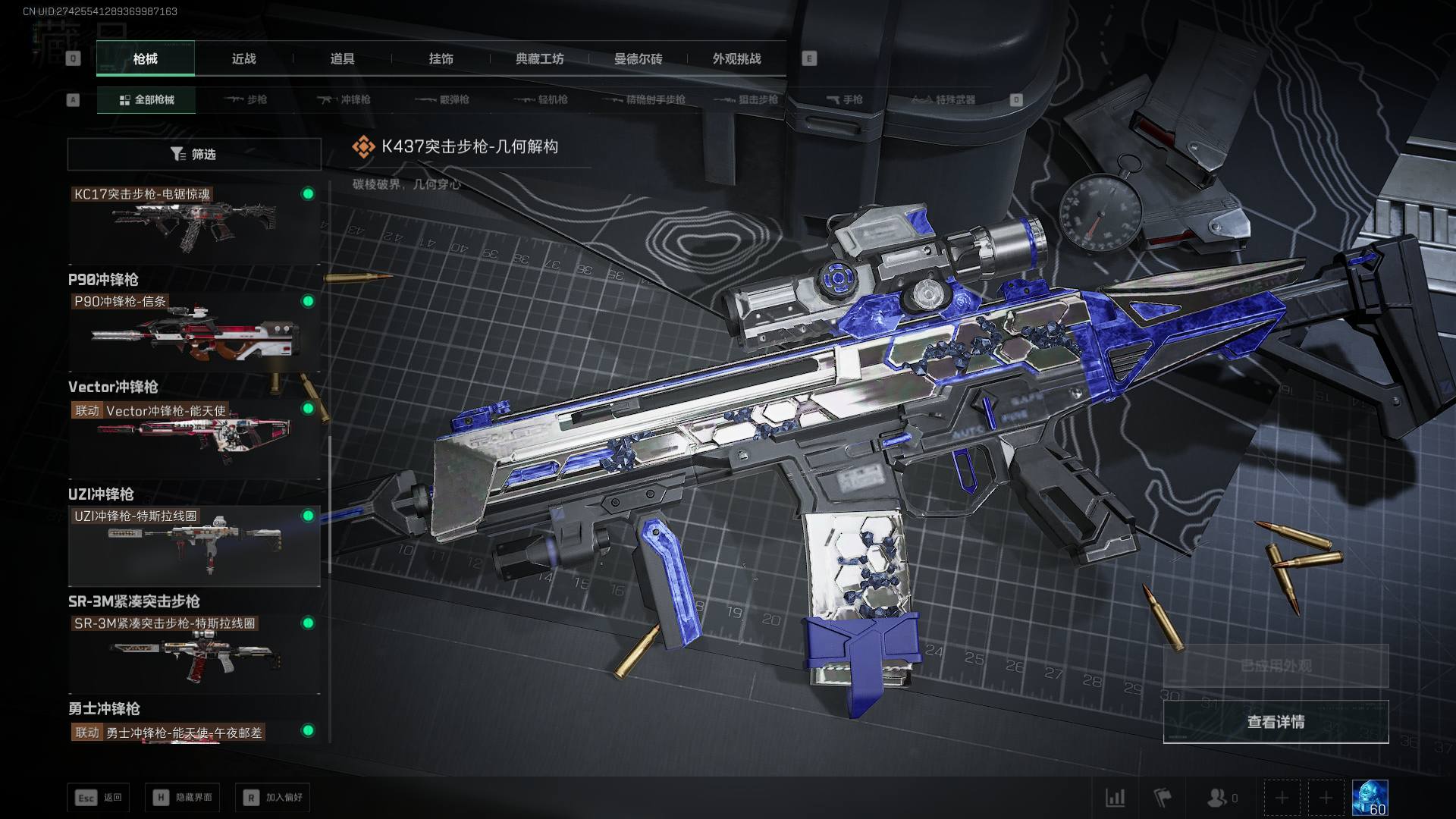Screen dimensions: 1456x819
Task: Click 加入偏好 to add to favorites
Action: [x=273, y=797]
